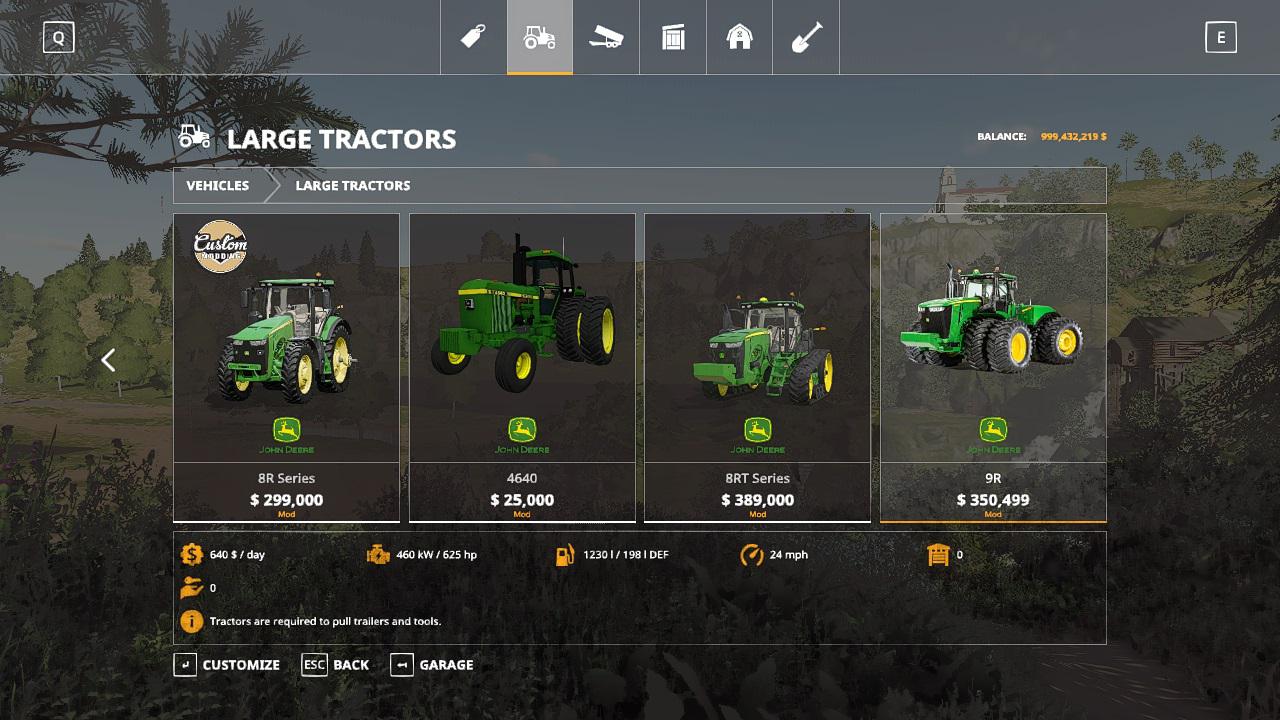Open the barn placeables tab

739,38
